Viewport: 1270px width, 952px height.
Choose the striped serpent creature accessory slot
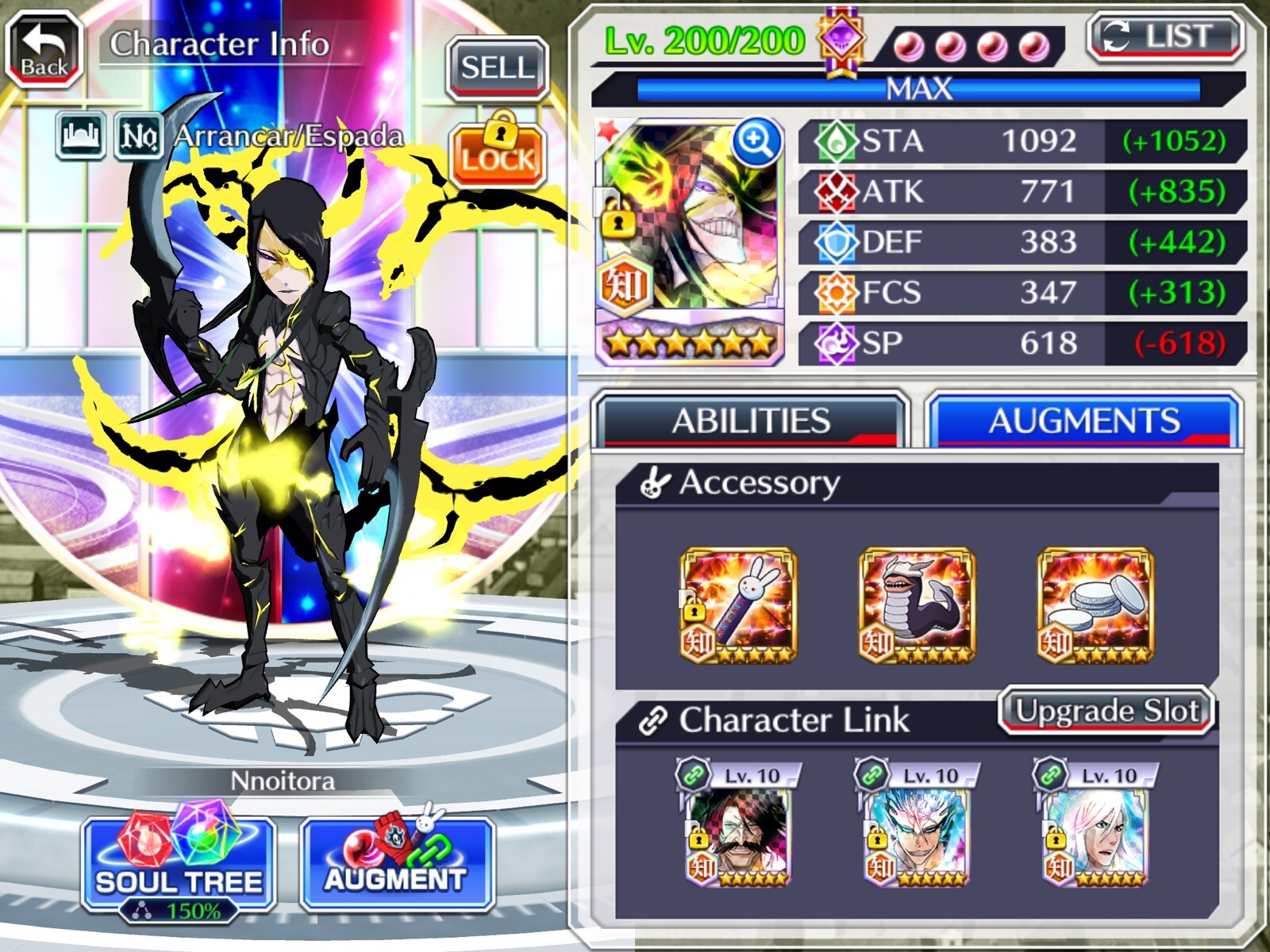pos(917,606)
